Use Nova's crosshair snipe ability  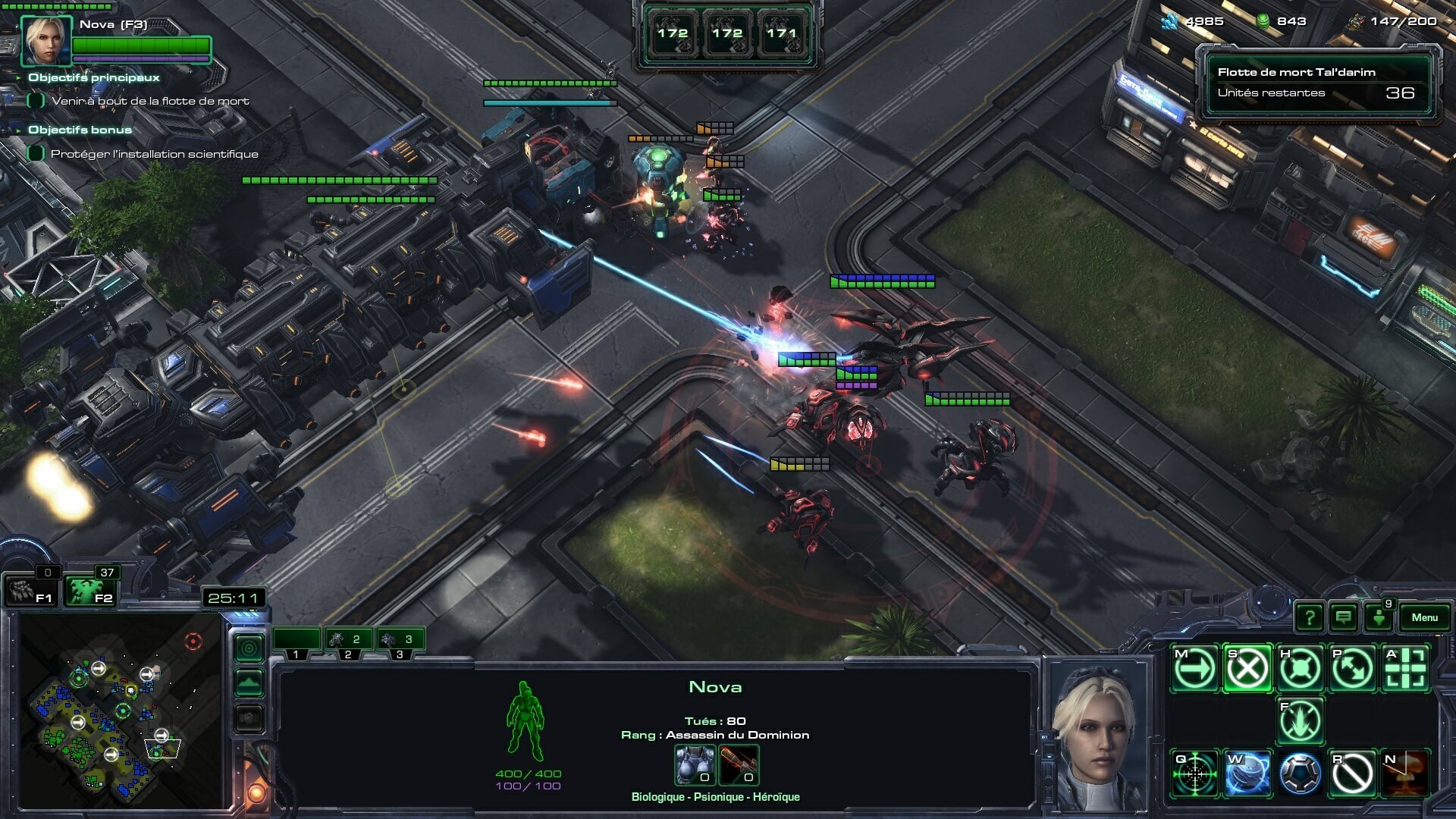point(1194,773)
